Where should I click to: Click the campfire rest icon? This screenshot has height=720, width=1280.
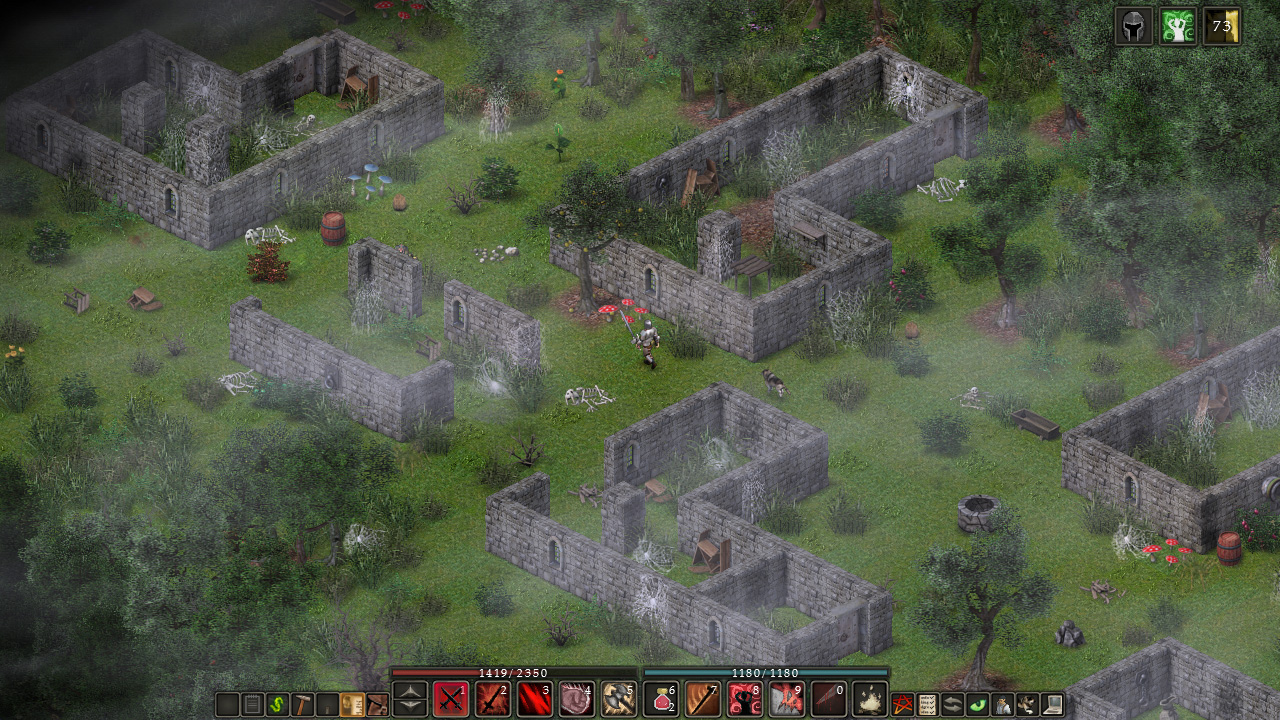pos(870,698)
